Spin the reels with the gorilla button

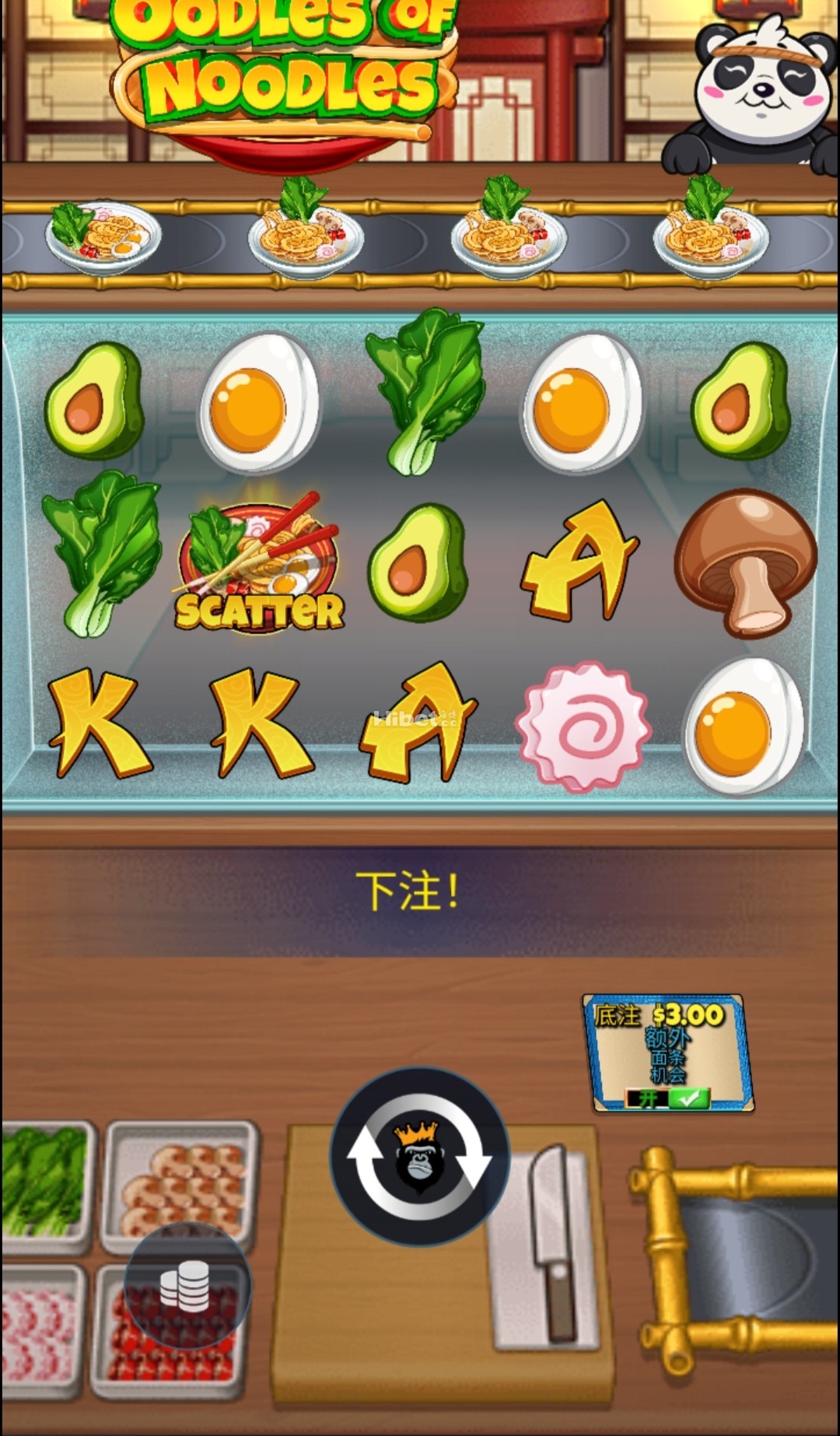[x=420, y=1157]
